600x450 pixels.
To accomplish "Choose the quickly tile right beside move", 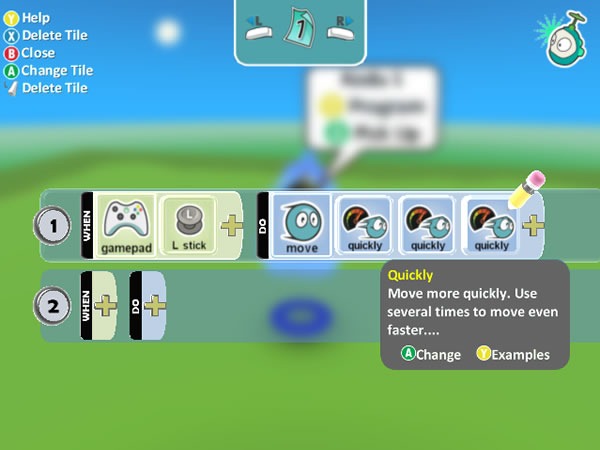I will (366, 224).
